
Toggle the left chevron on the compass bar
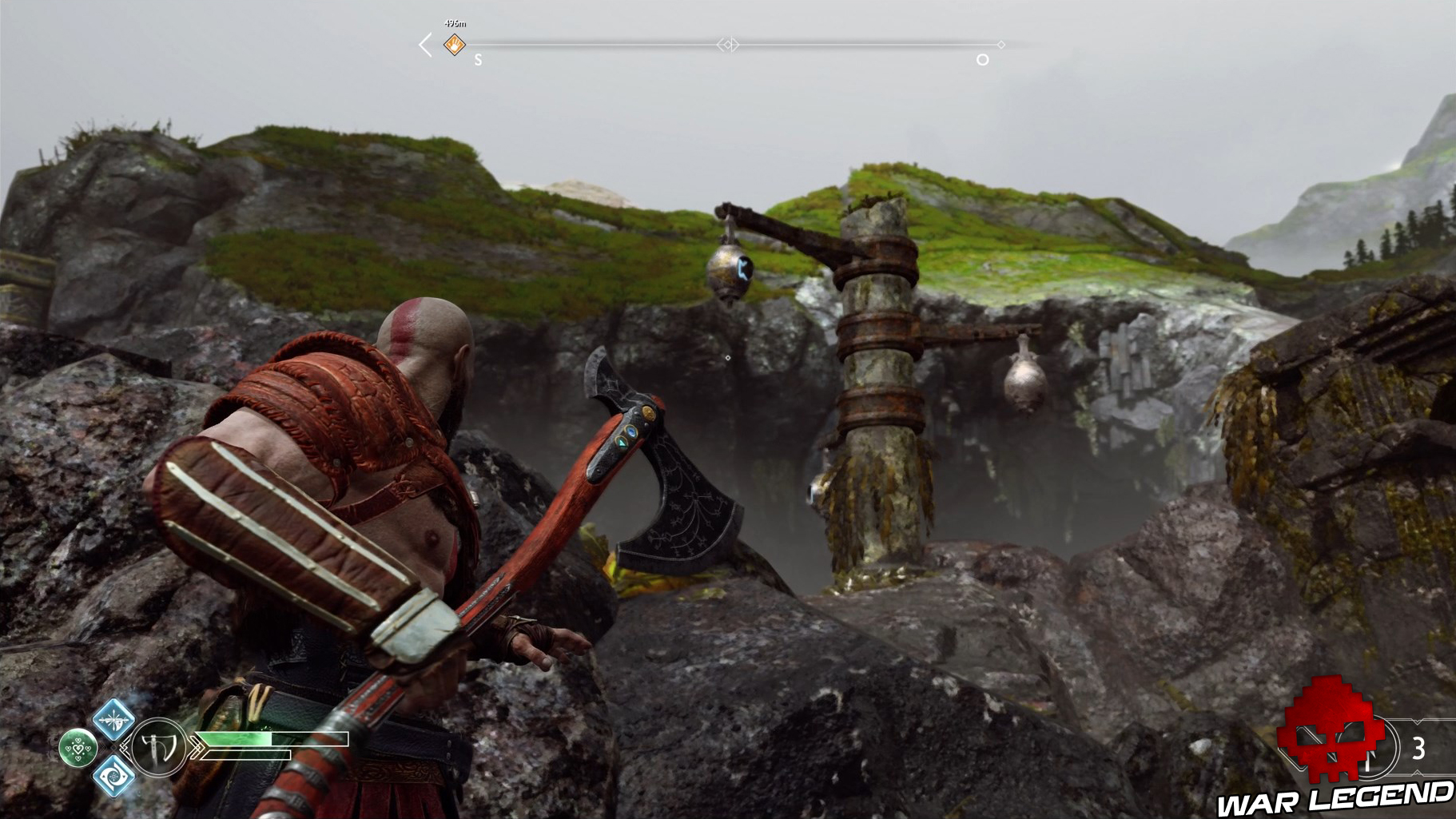pos(424,43)
